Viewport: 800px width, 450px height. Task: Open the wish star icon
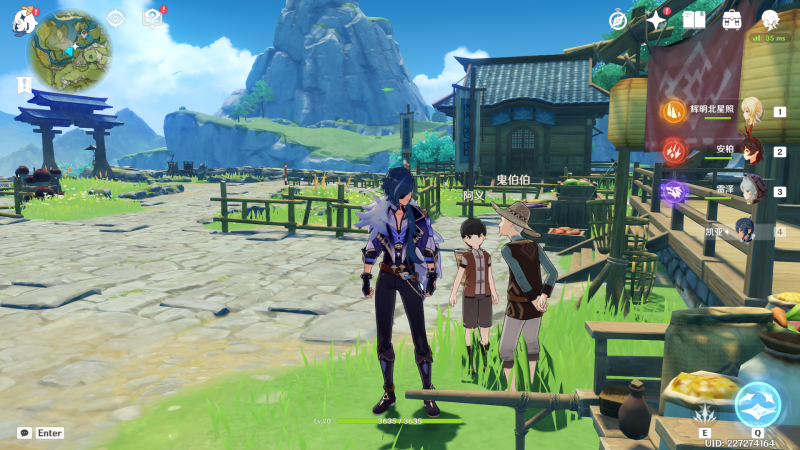pyautogui.click(x=656, y=19)
